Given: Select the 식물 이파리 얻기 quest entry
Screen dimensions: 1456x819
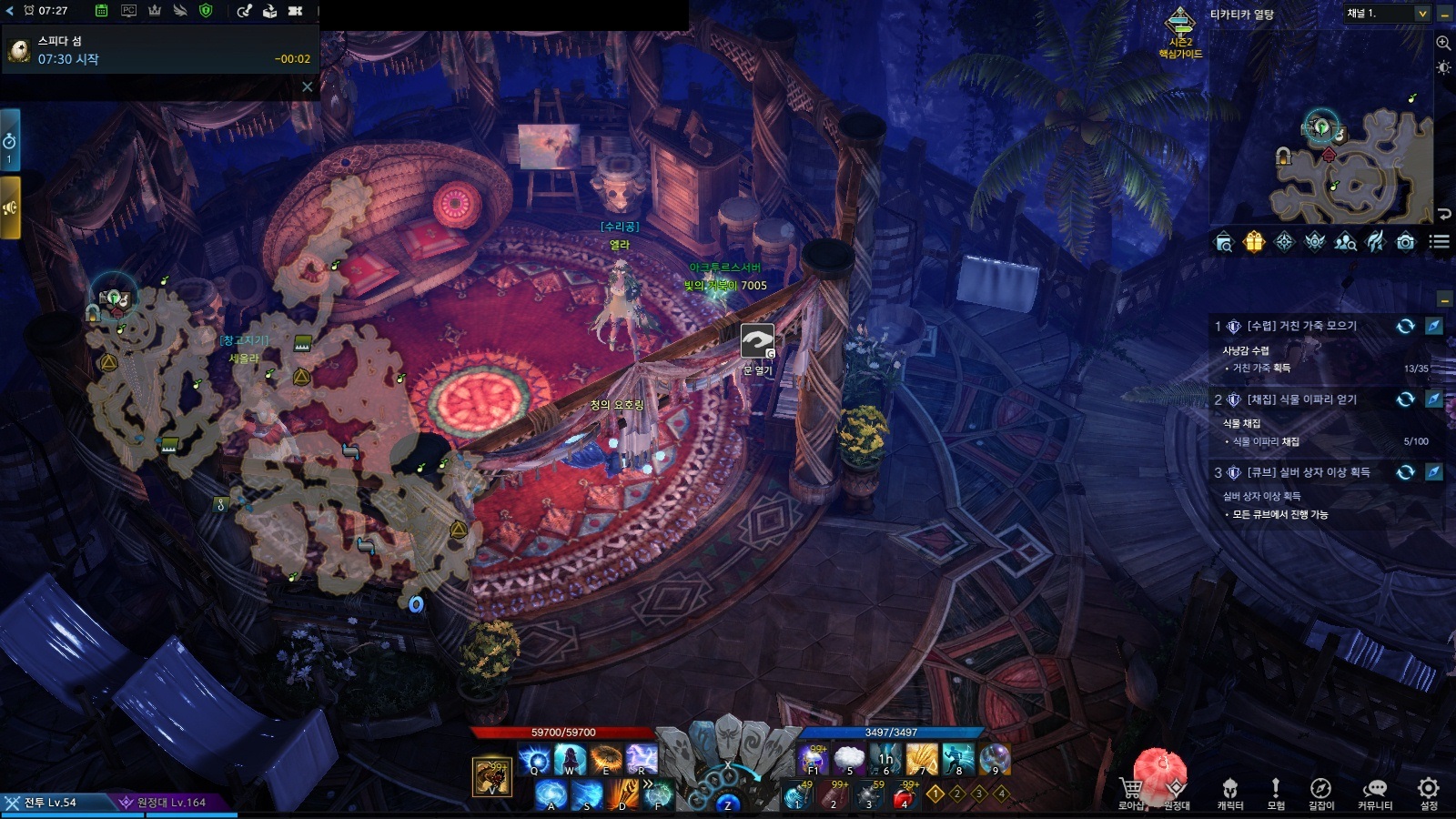Looking at the screenshot, I should 1301,399.
